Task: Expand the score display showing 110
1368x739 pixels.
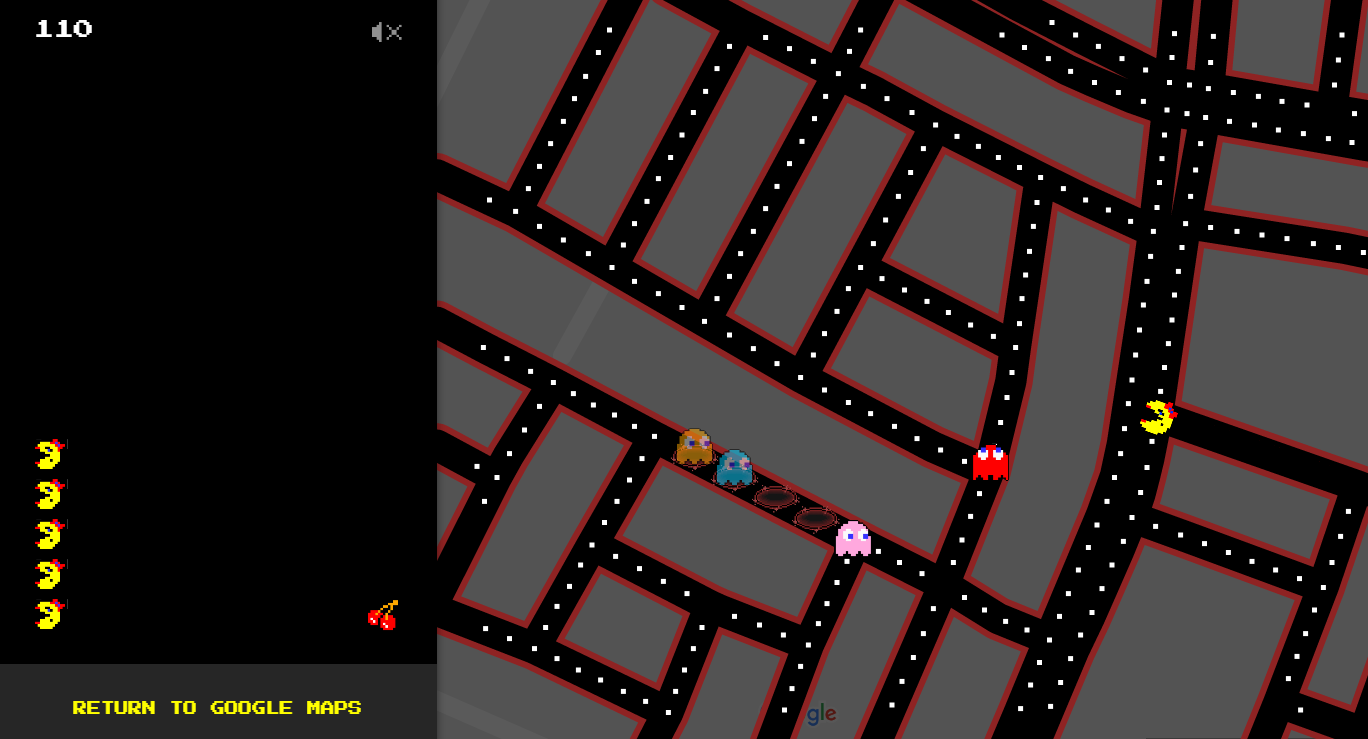Action: point(66,29)
